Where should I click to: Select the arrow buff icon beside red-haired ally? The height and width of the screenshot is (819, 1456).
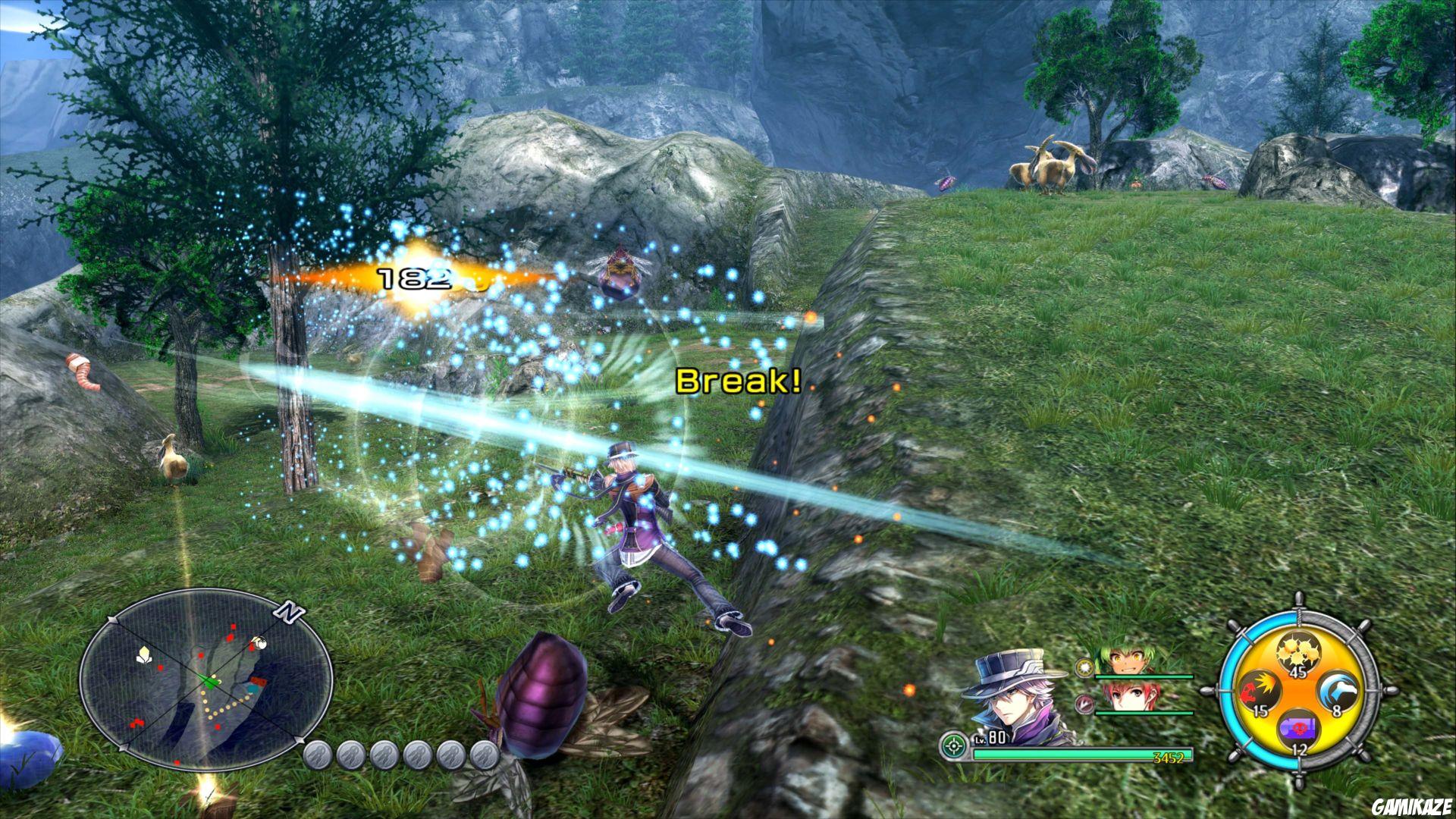1084,704
